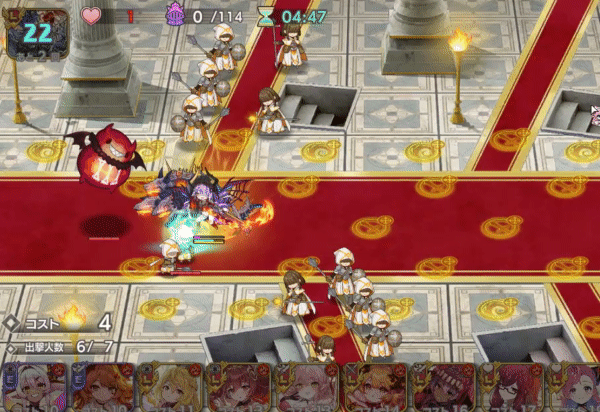Click the top-left portrait showing 22
Image resolution: width=600 pixels, height=412 pixels.
tap(36, 33)
